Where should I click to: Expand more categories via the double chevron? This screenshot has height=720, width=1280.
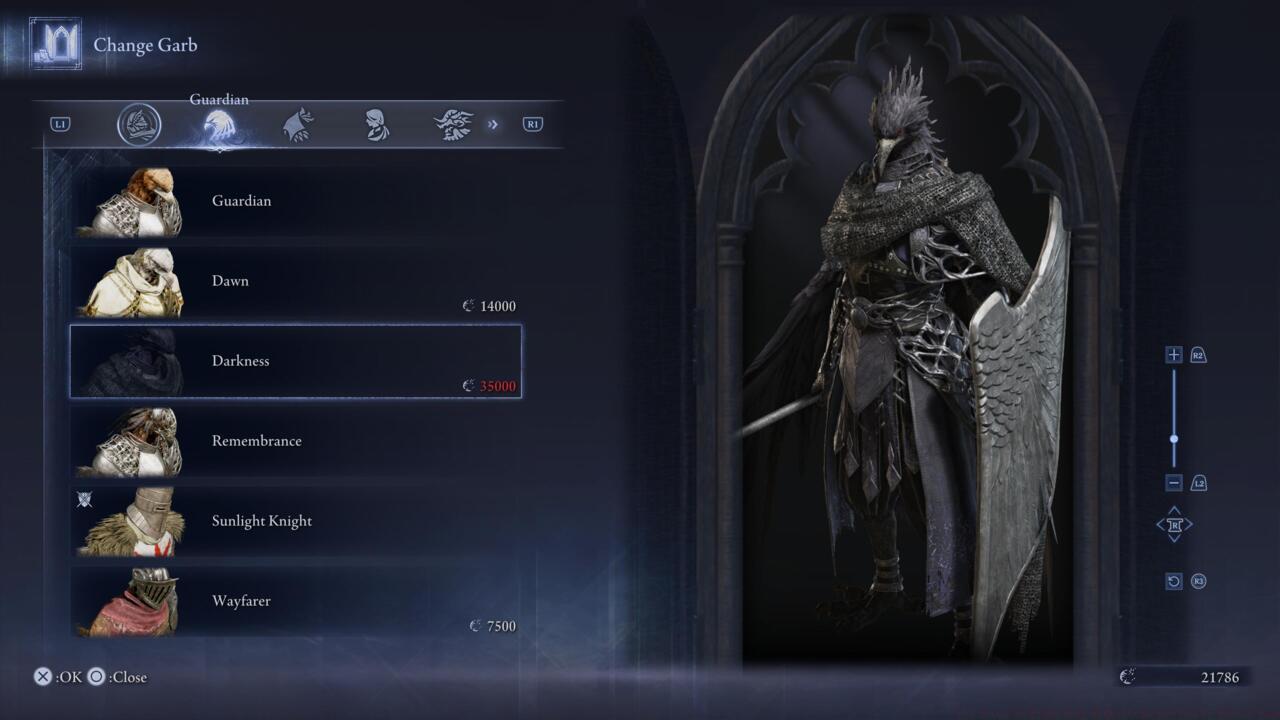[492, 125]
